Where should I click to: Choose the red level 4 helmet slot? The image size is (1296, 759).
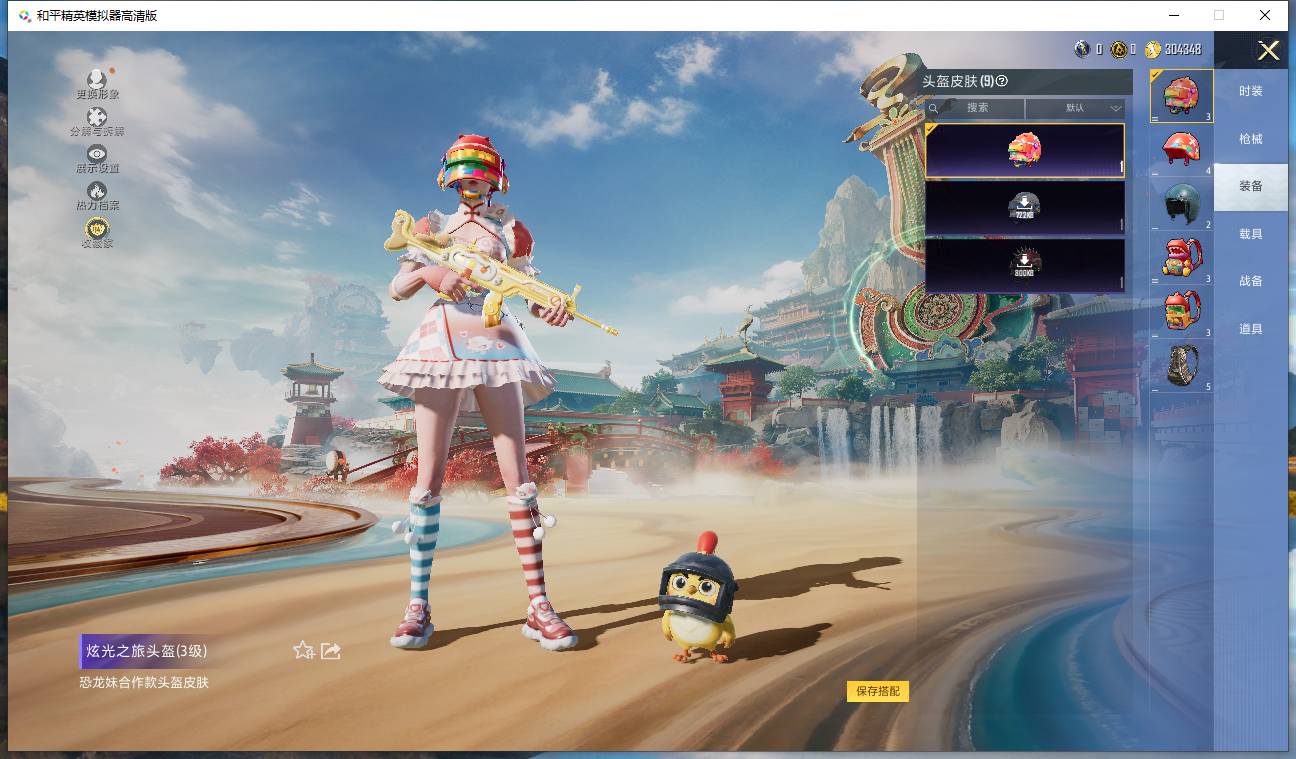coord(1182,150)
